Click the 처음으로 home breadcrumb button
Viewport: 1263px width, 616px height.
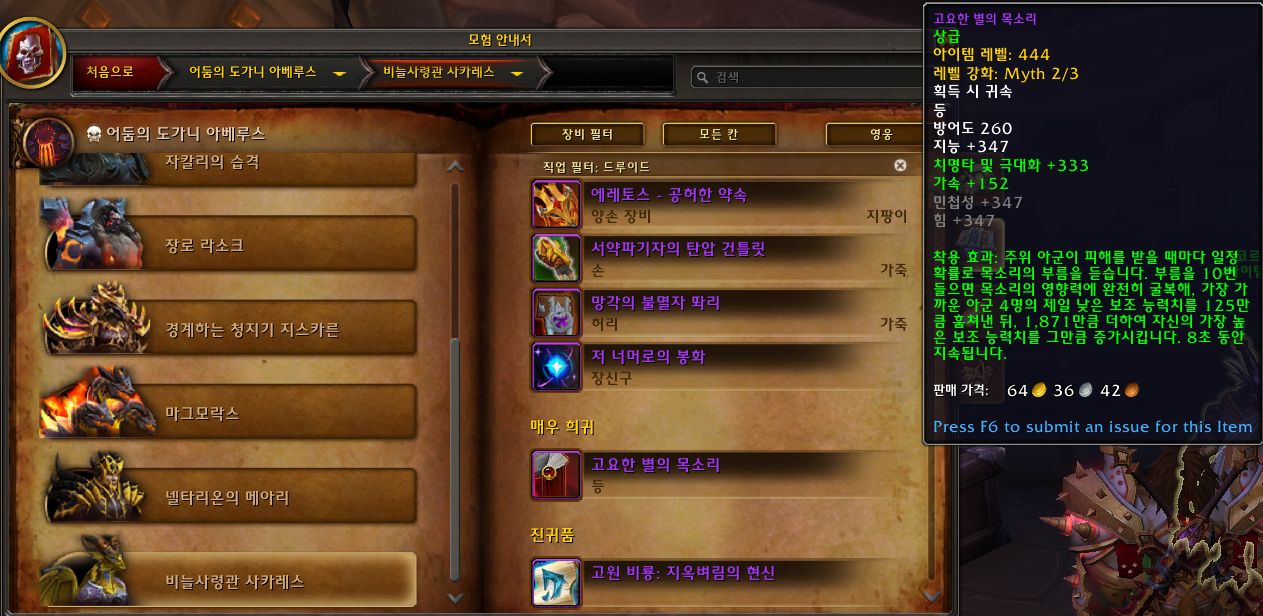point(110,72)
